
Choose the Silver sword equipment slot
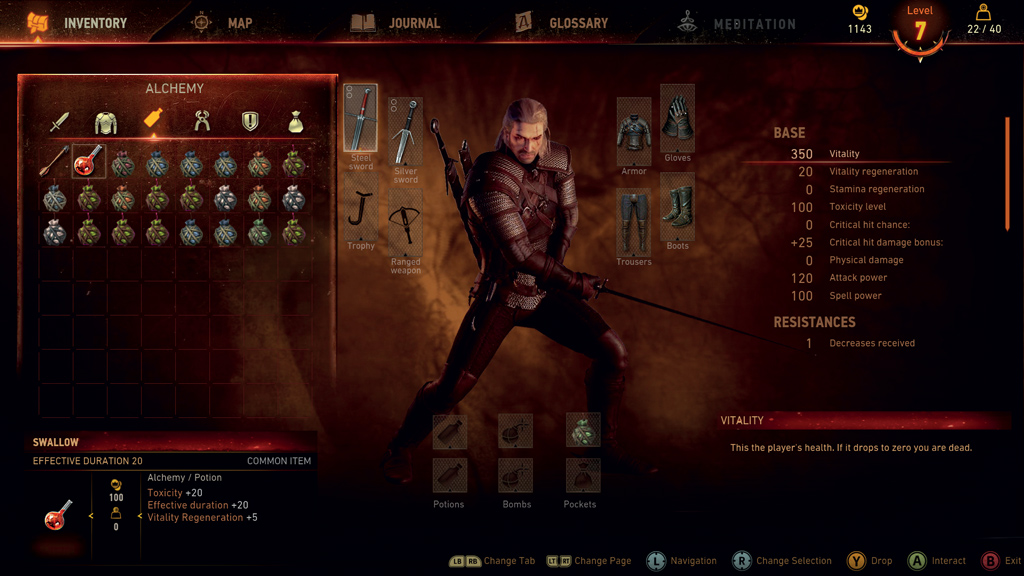tap(405, 132)
